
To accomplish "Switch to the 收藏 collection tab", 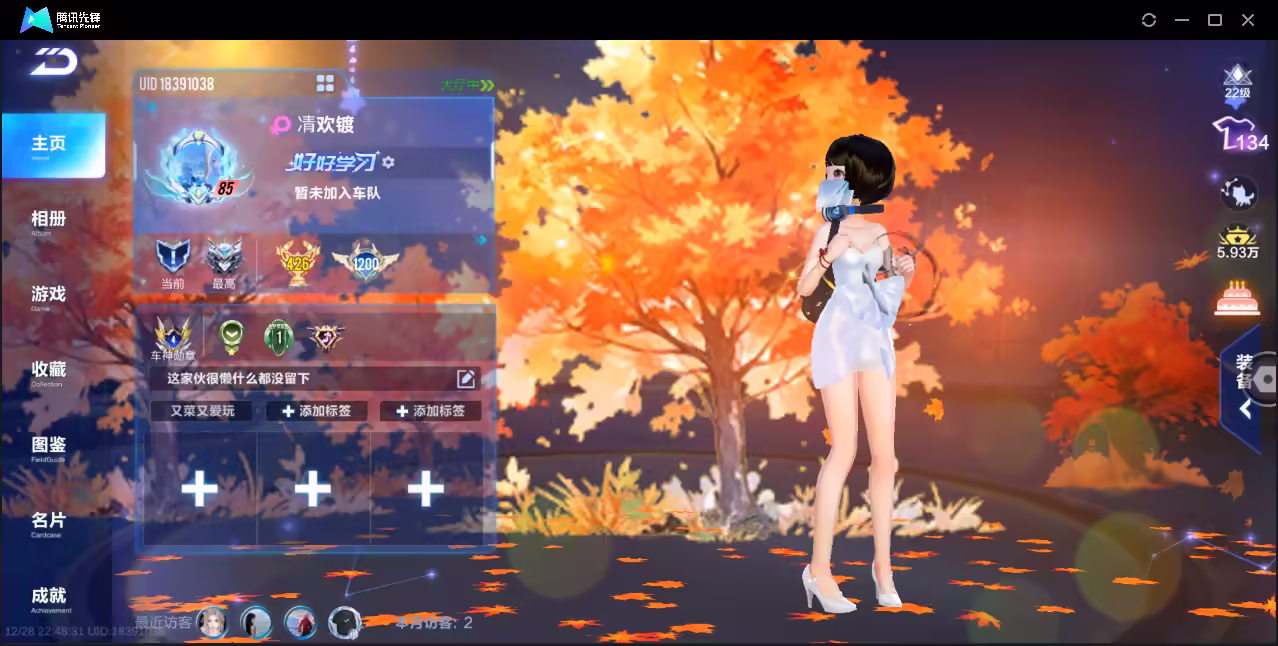I will click(48, 372).
